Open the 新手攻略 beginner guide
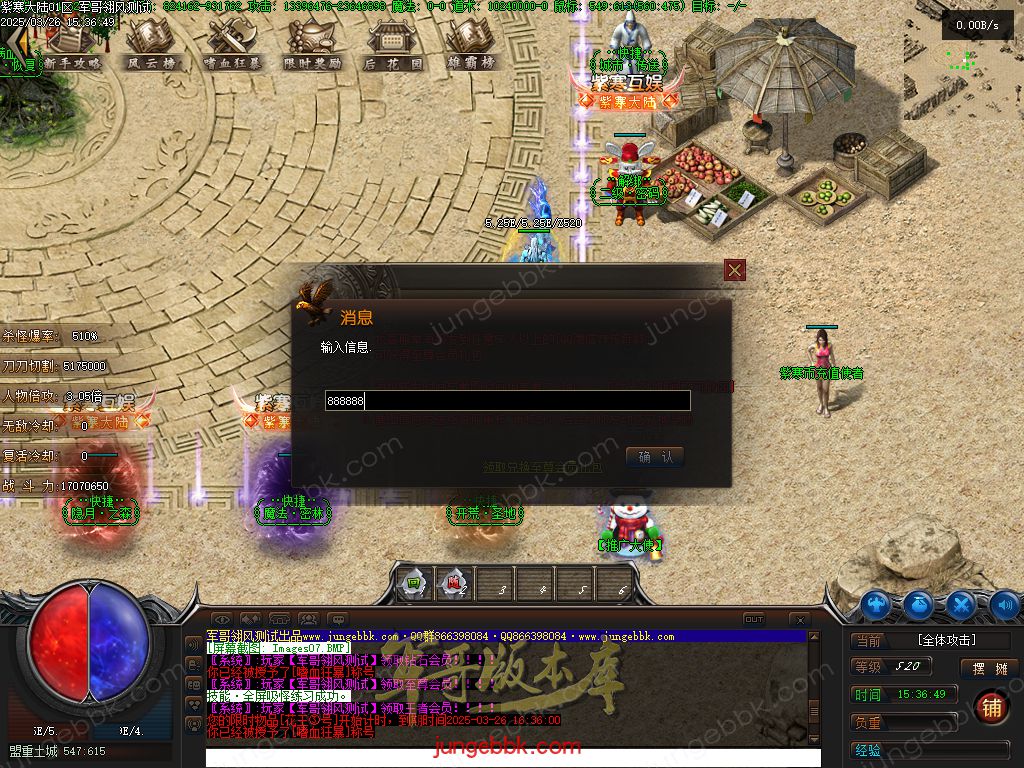The width and height of the screenshot is (1024, 768). [x=73, y=43]
